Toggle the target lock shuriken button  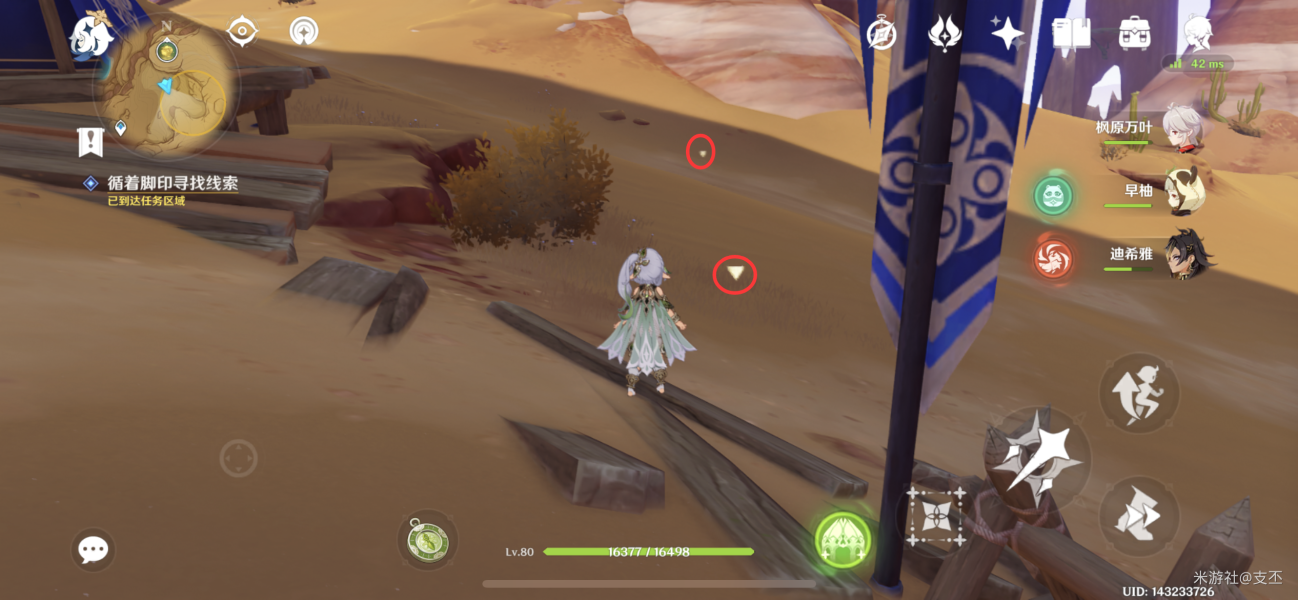[936, 516]
